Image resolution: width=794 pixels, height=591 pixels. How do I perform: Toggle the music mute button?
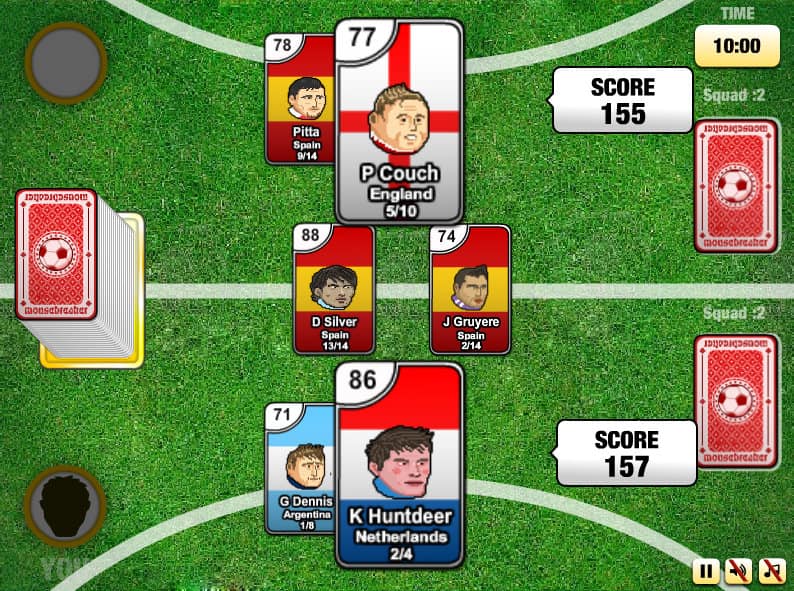click(772, 572)
